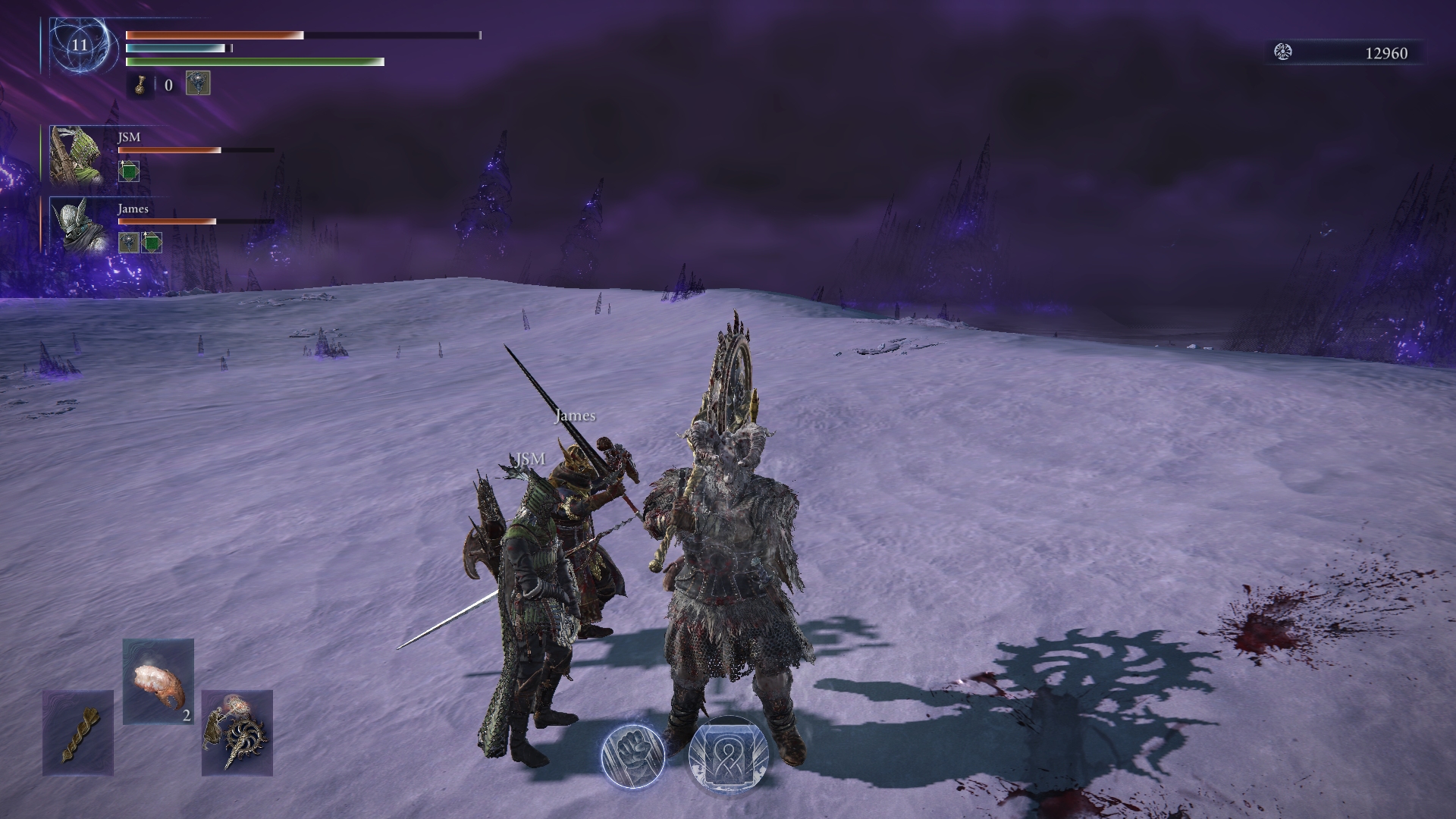The width and height of the screenshot is (1456, 819).
Task: Select the spiked sun weapon slot
Action: pos(237,733)
